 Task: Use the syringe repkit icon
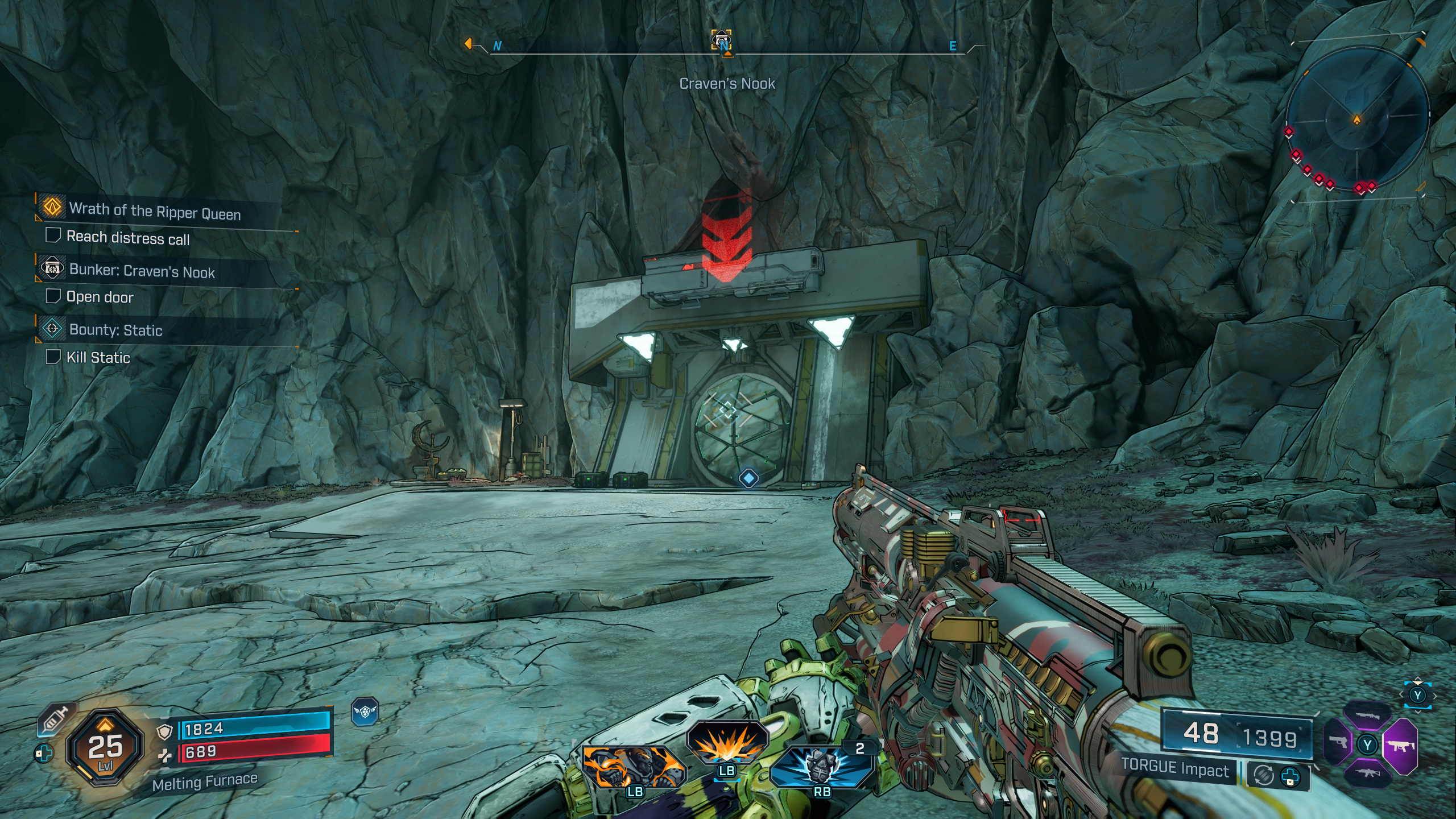[56, 718]
